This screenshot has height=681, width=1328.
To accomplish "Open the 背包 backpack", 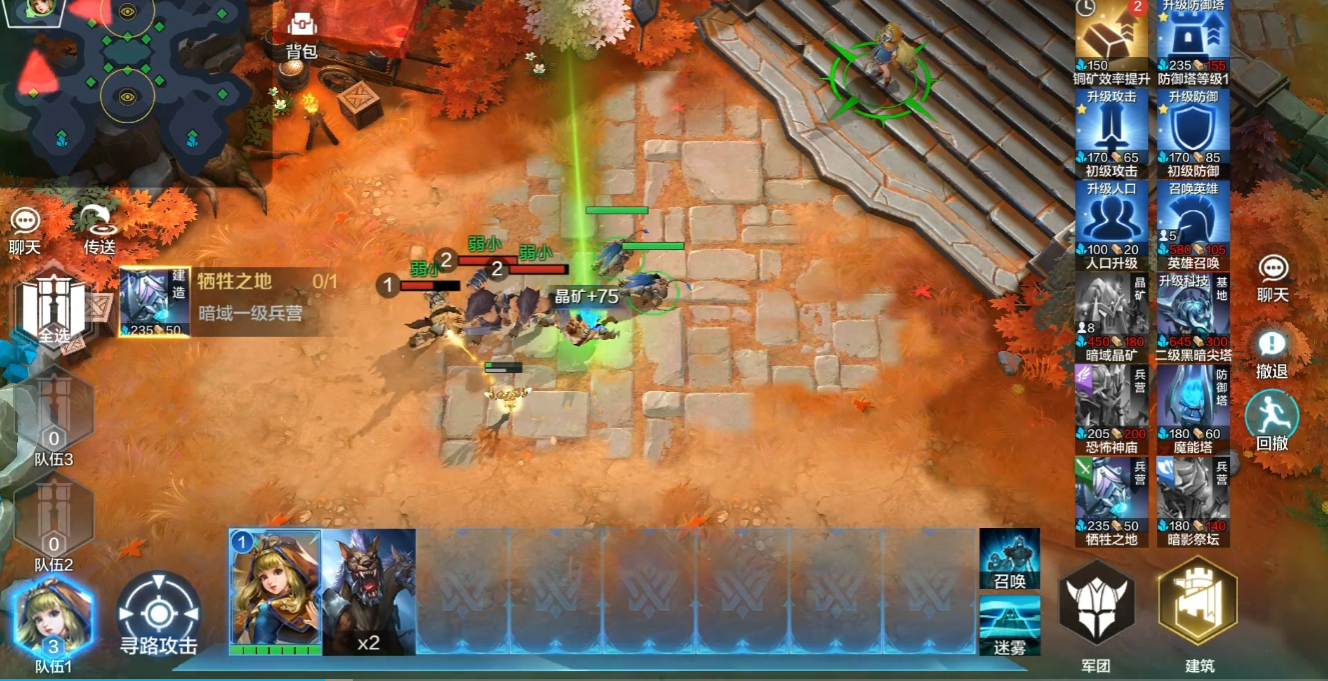I will coord(301,34).
